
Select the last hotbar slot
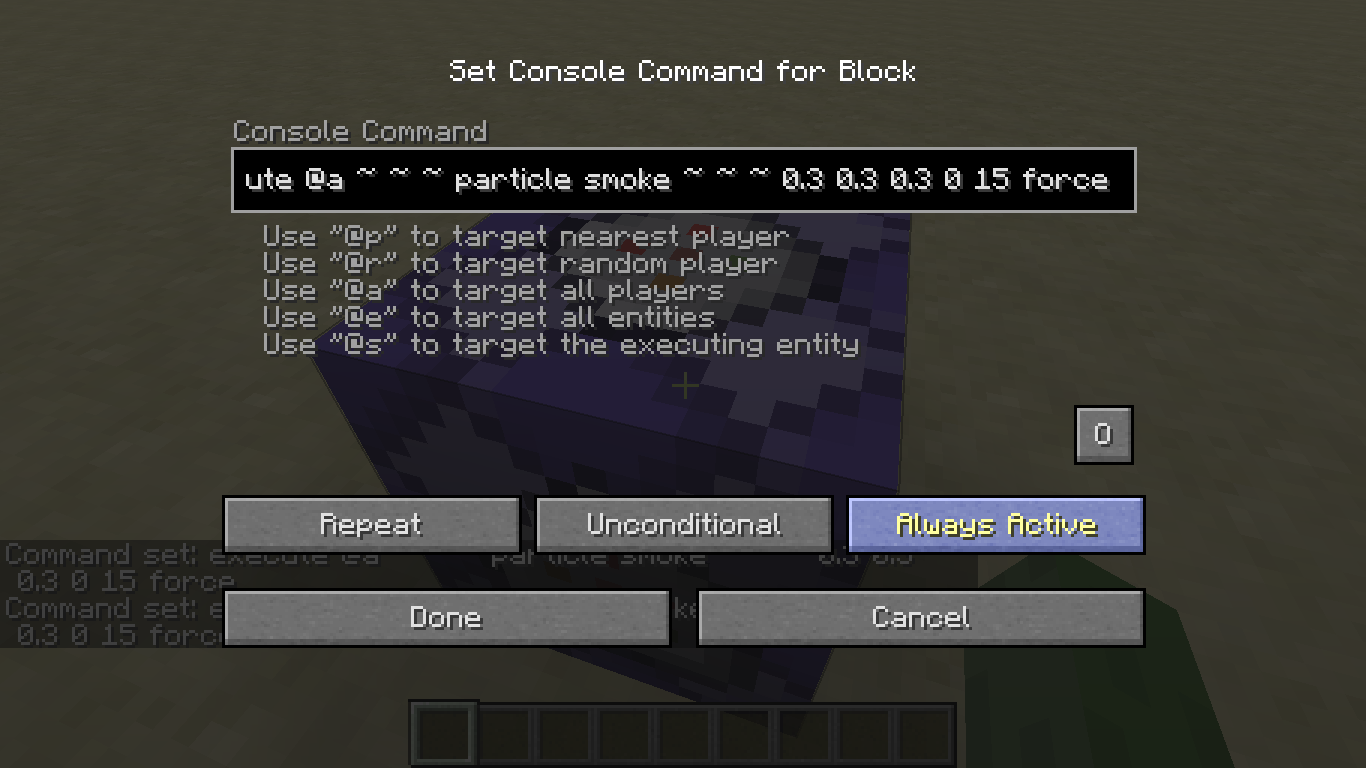click(x=925, y=733)
